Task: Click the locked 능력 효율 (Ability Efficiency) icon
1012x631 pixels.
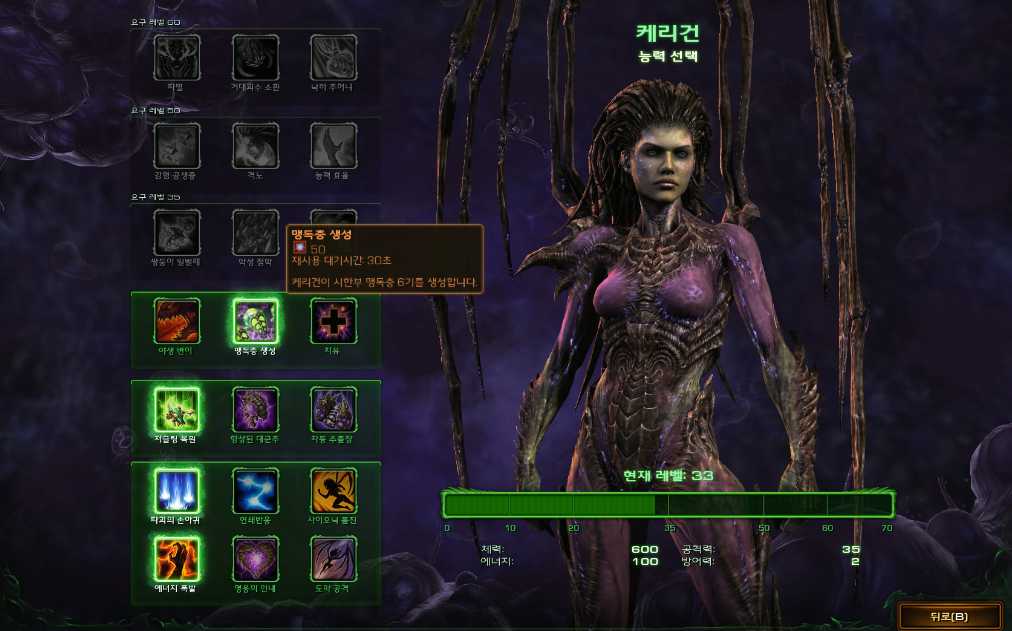Action: 333,146
